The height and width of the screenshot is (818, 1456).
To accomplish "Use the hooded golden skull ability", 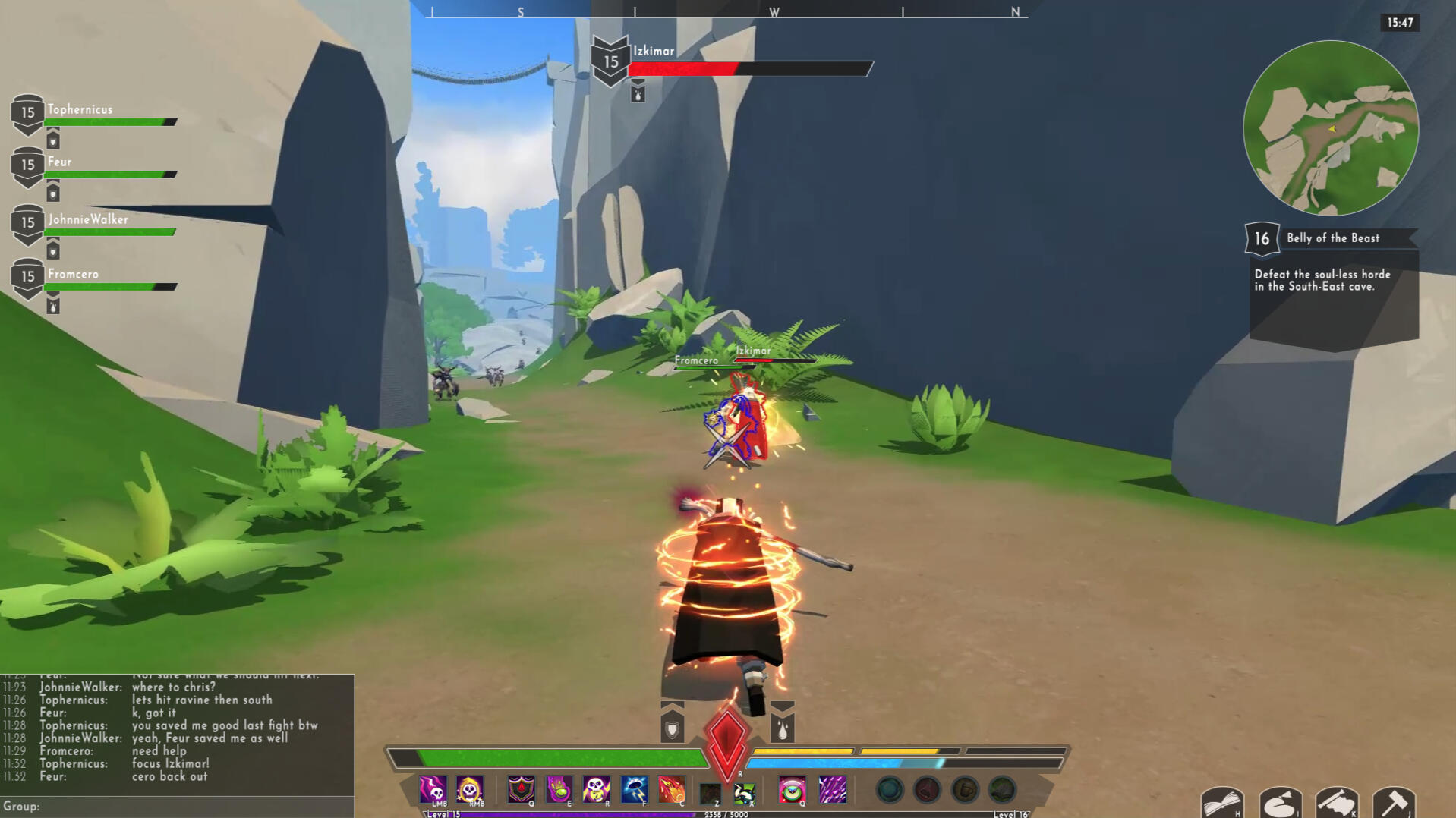I will click(x=470, y=790).
